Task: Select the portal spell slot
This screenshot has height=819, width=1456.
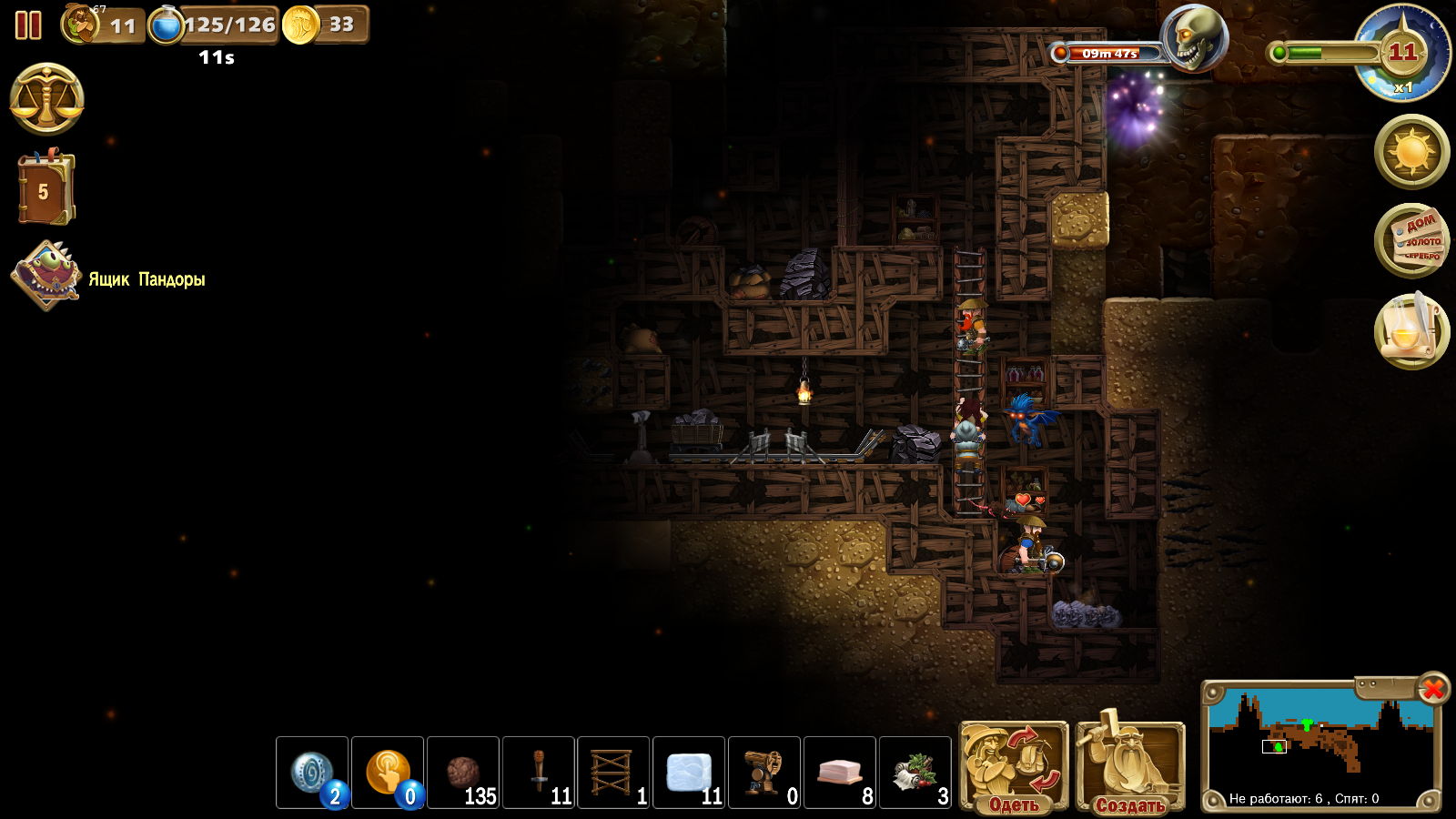Action: coord(312,773)
